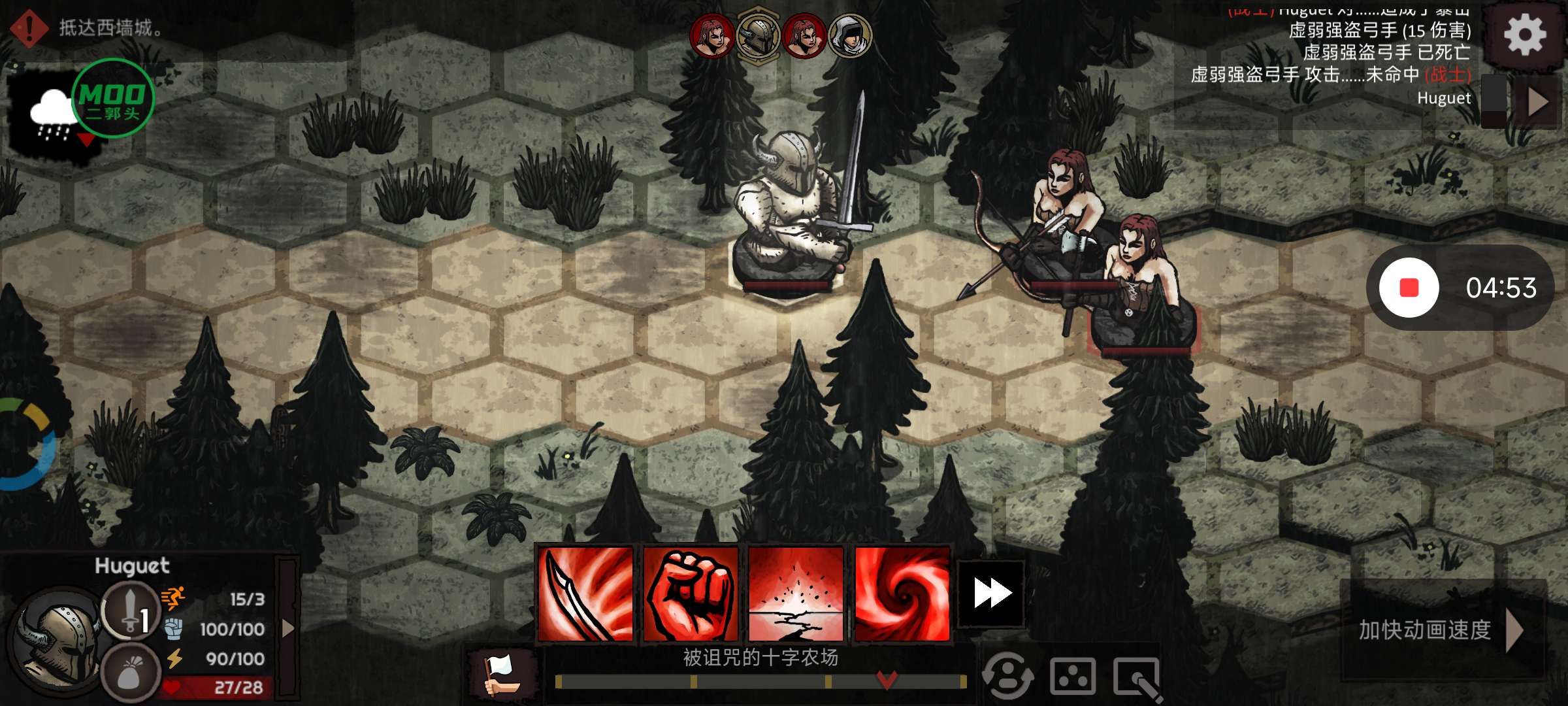The image size is (1568, 706).
Task: Open the dice icon panel
Action: pos(1072,677)
